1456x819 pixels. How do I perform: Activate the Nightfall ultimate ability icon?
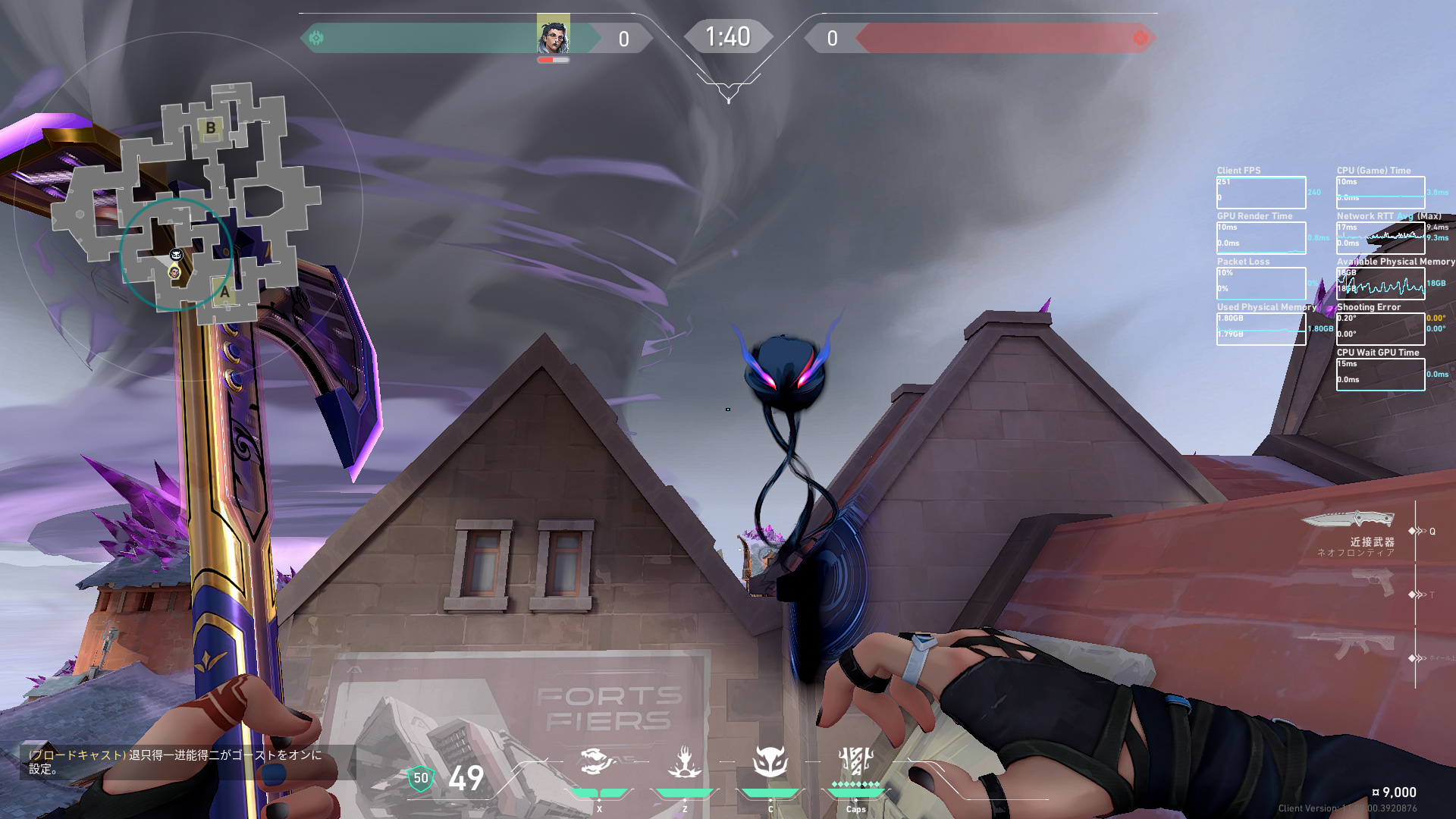click(856, 761)
